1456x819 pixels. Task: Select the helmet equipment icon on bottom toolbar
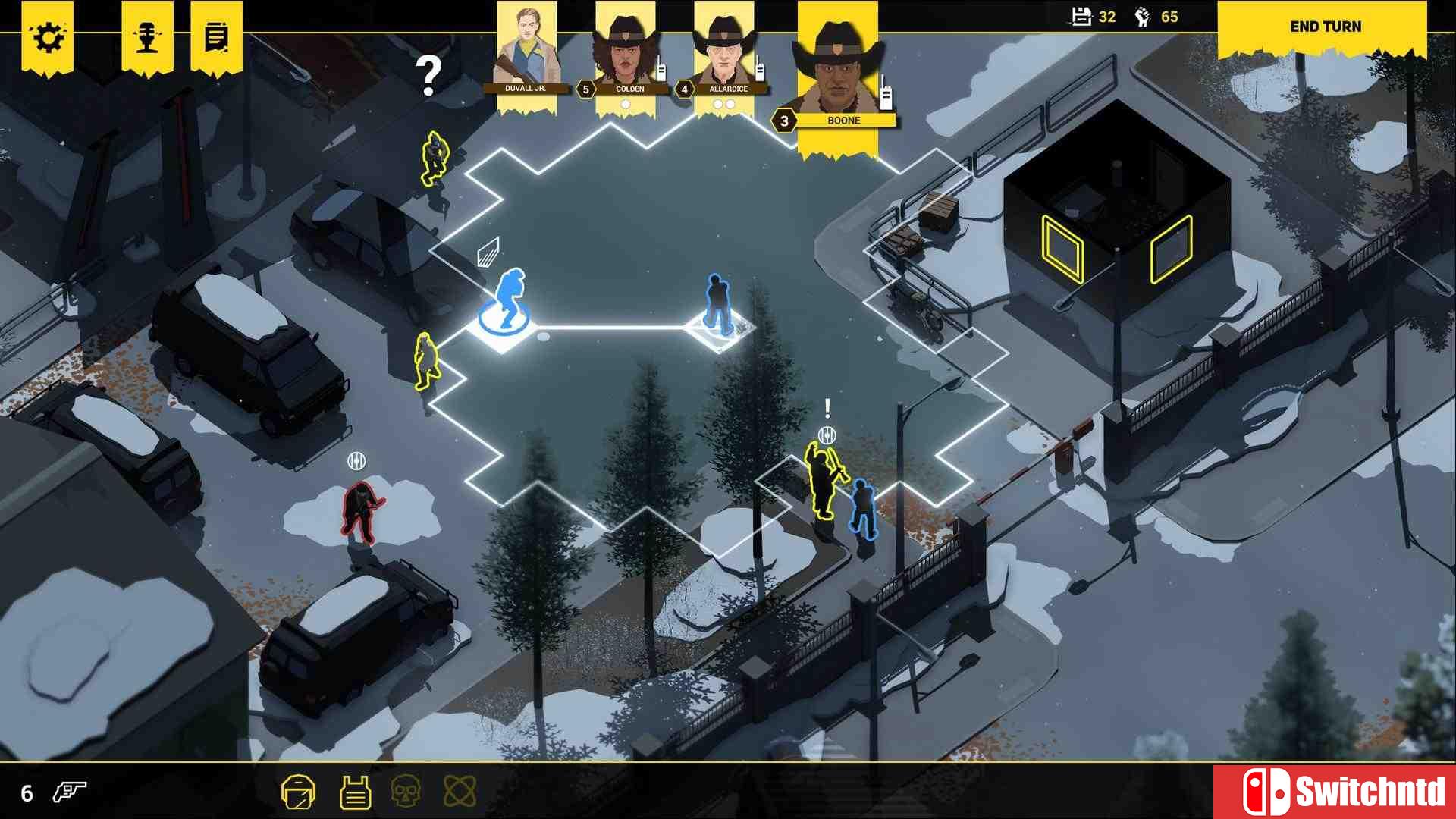pyautogui.click(x=300, y=791)
